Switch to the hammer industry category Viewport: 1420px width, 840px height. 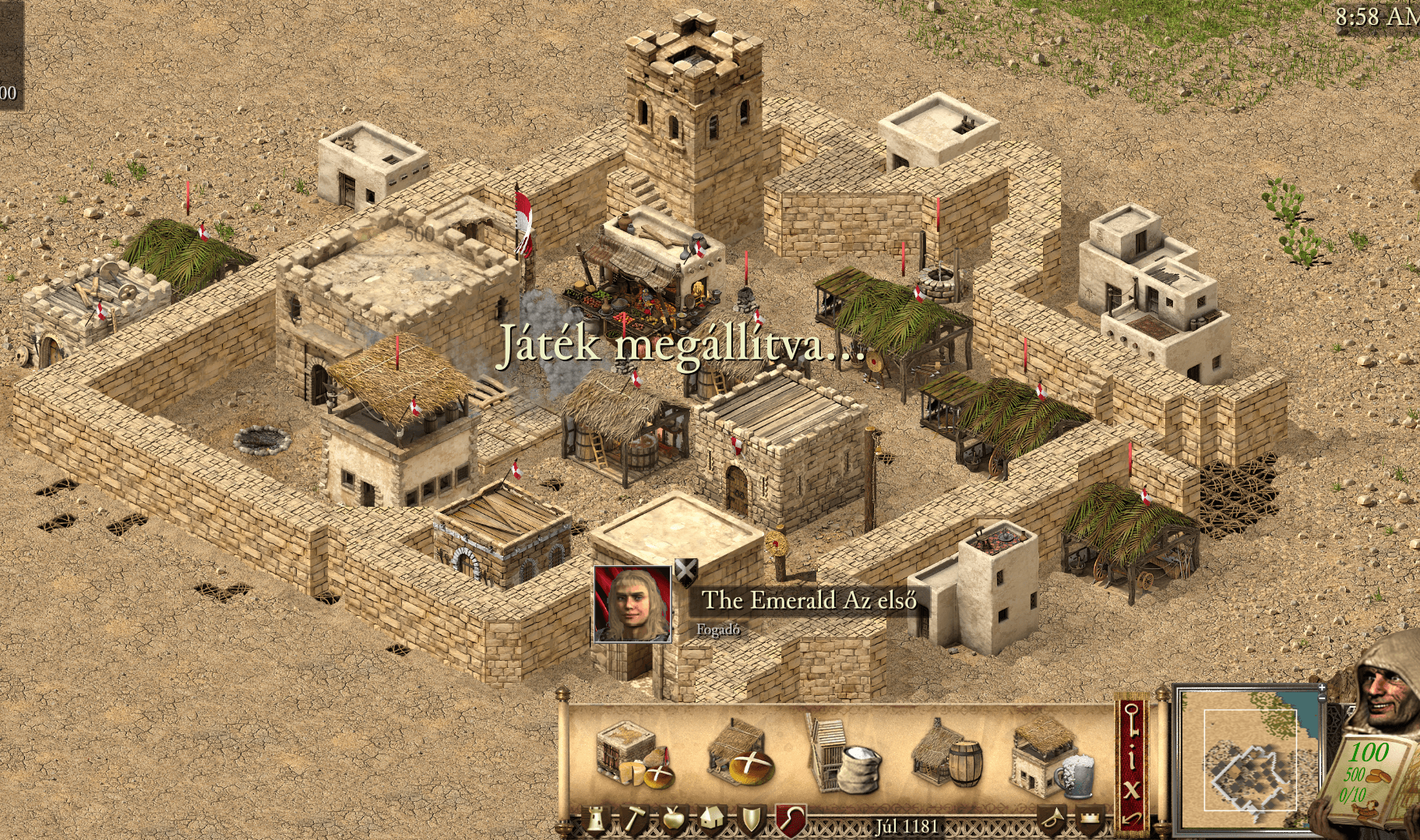pyautogui.click(x=634, y=821)
